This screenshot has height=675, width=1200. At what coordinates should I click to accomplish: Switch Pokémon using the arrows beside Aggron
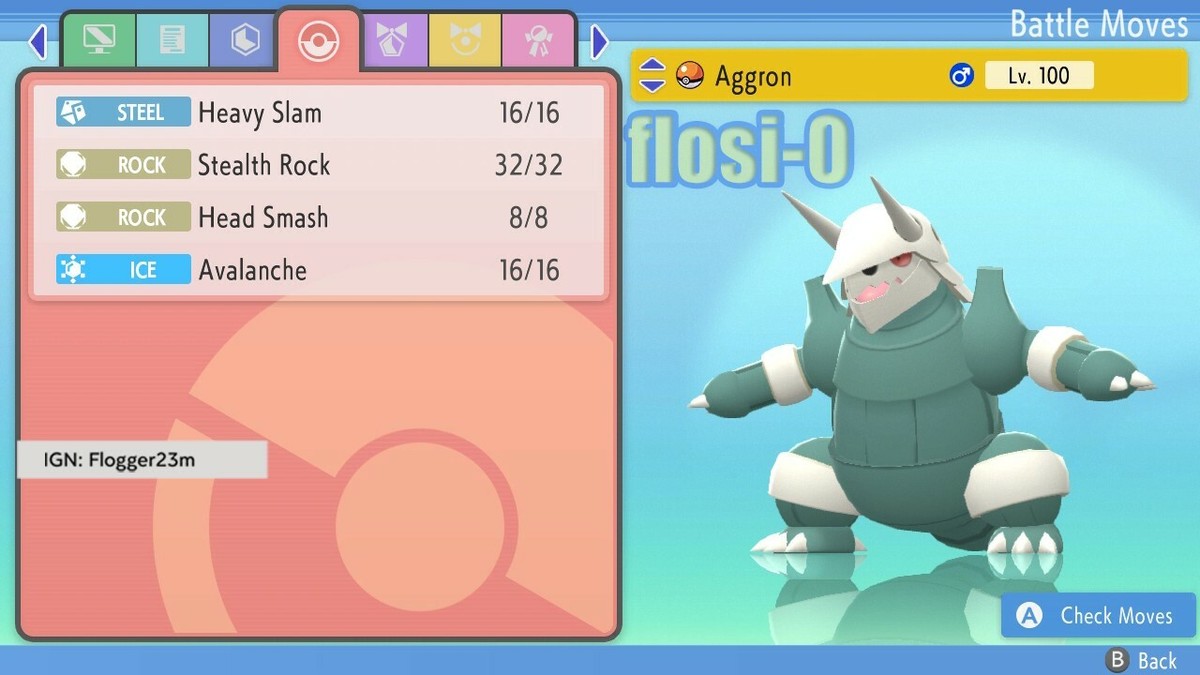click(651, 75)
